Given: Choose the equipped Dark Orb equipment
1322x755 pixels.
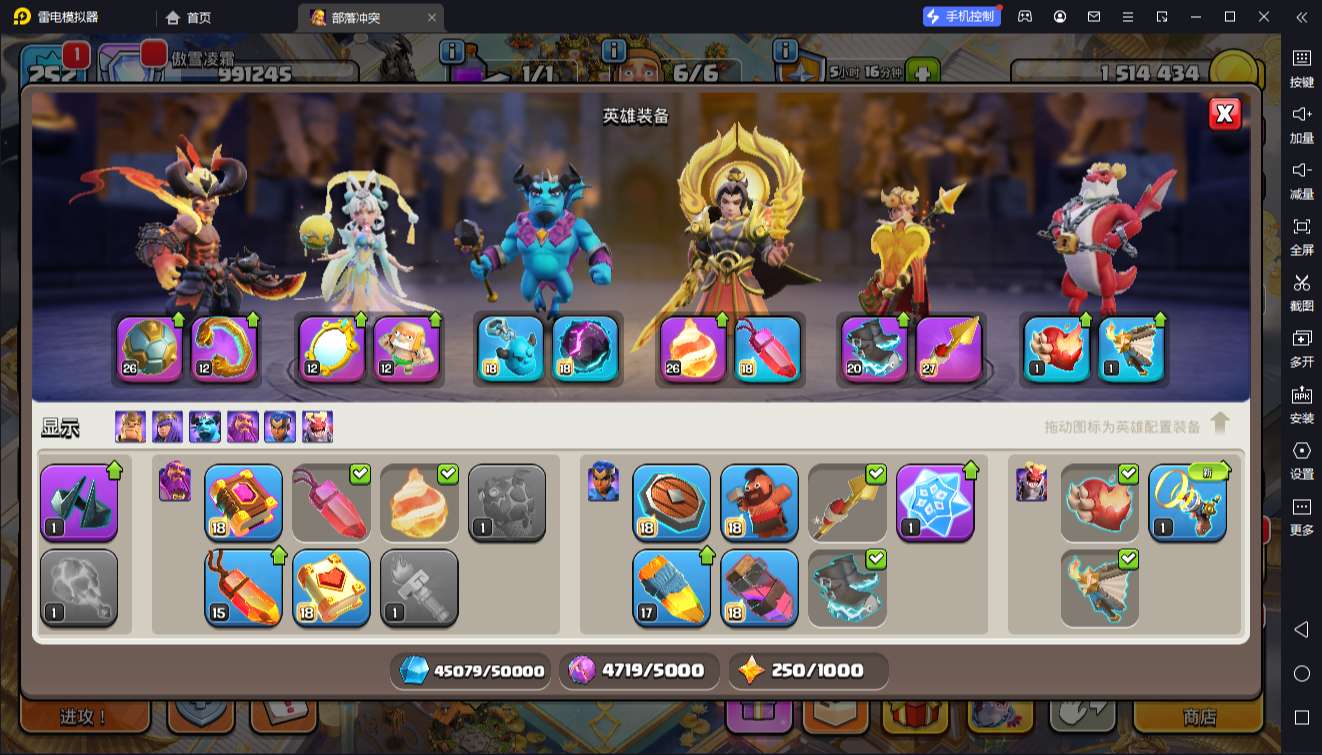Looking at the screenshot, I should click(x=585, y=348).
